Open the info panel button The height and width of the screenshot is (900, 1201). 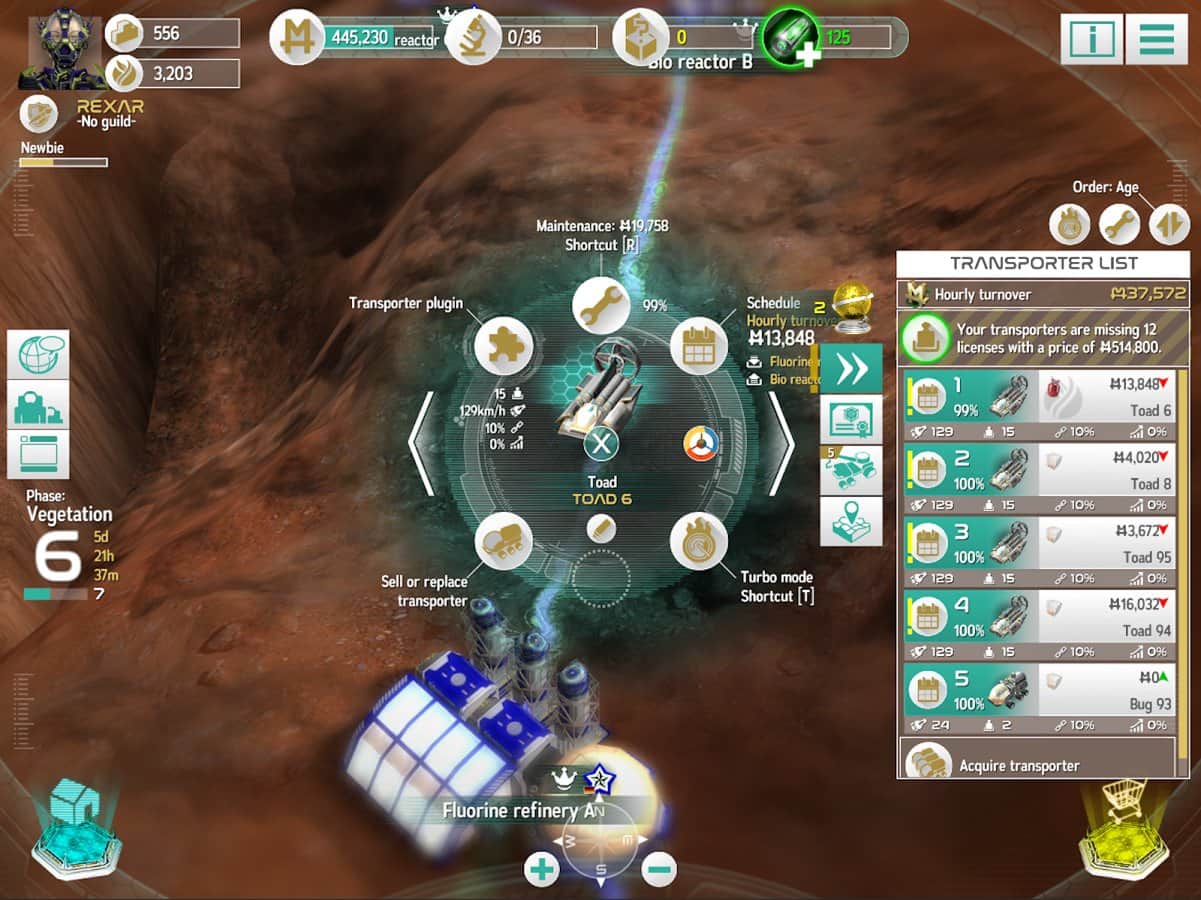pyautogui.click(x=1091, y=40)
